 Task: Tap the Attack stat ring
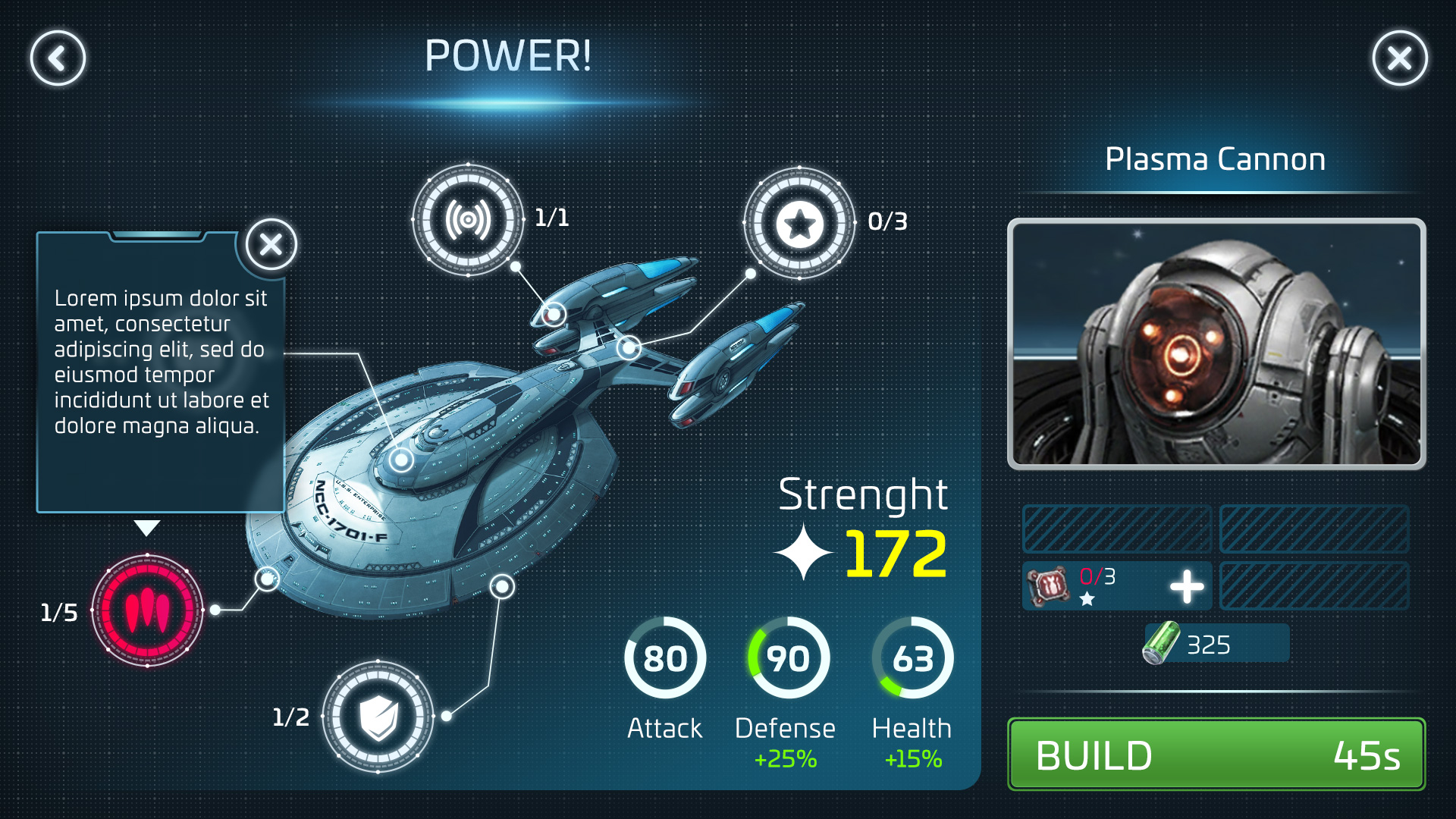pos(665,657)
